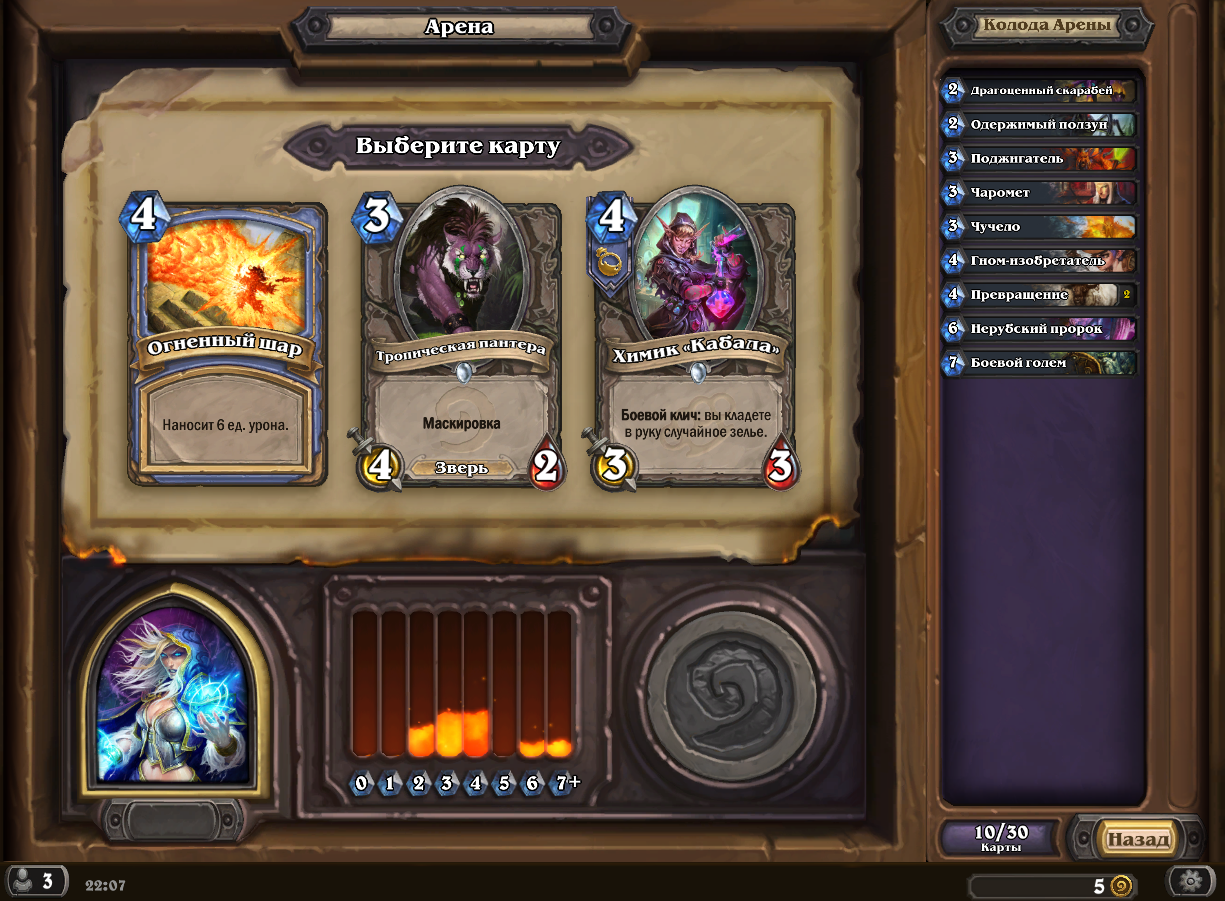Select the Химик «Кабала» card
The height and width of the screenshot is (901, 1225).
(695, 345)
